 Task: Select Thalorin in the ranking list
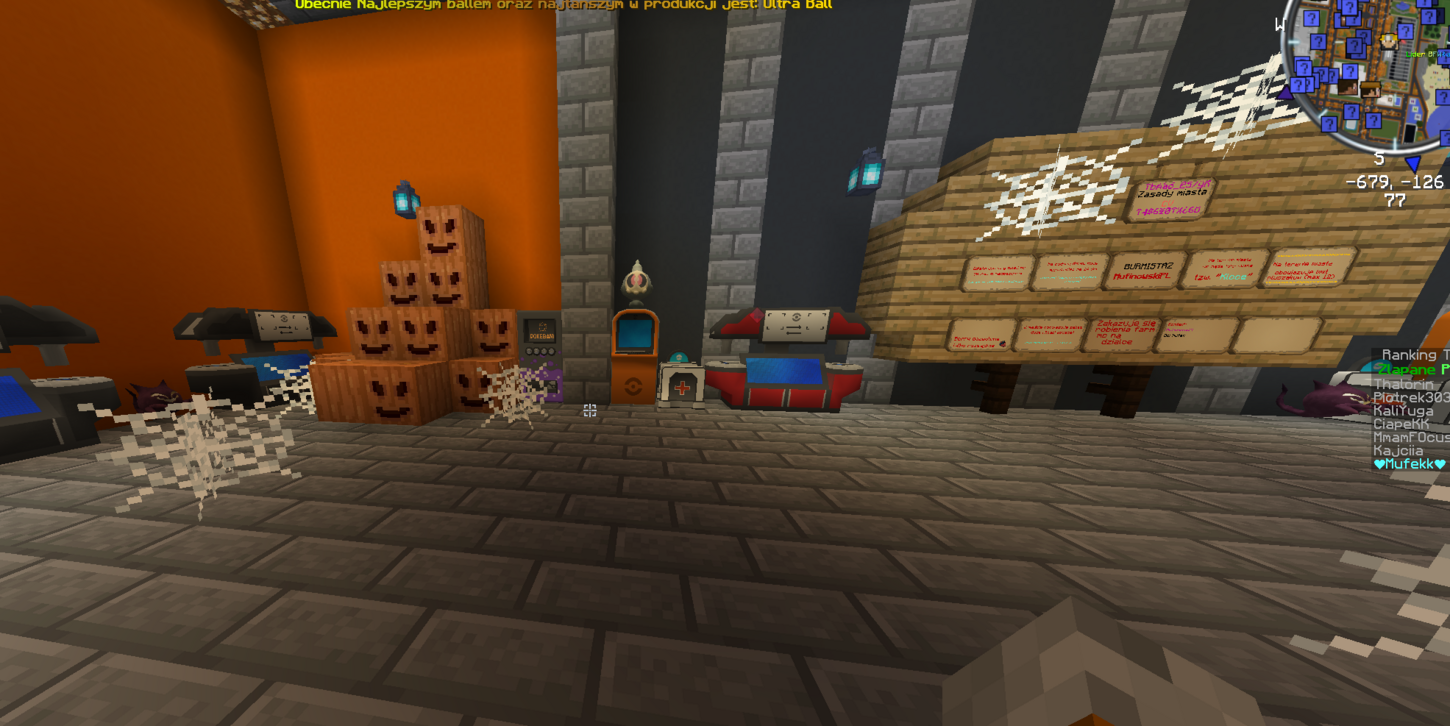coord(1404,384)
